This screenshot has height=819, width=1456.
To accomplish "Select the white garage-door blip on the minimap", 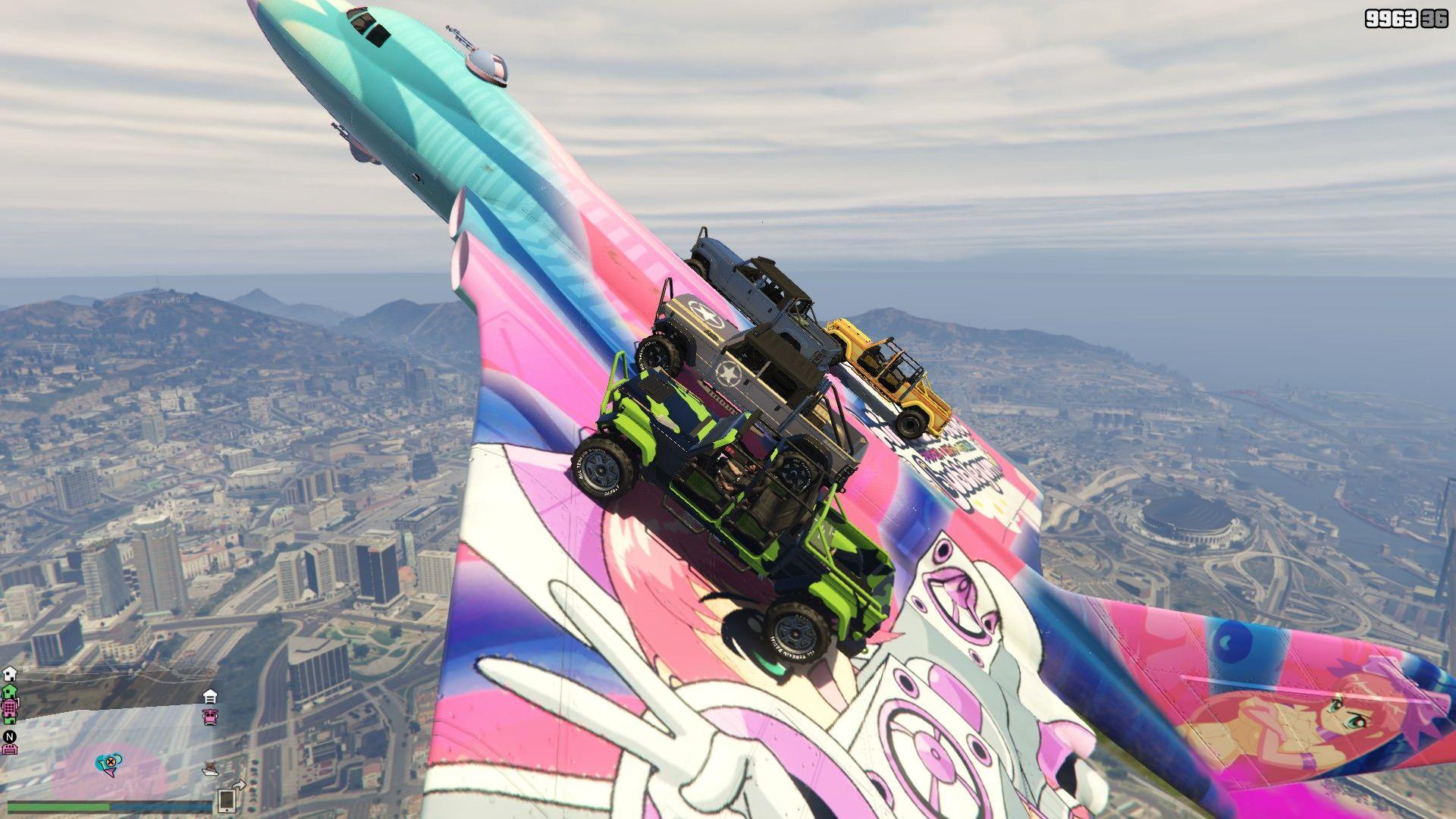I will [x=209, y=697].
